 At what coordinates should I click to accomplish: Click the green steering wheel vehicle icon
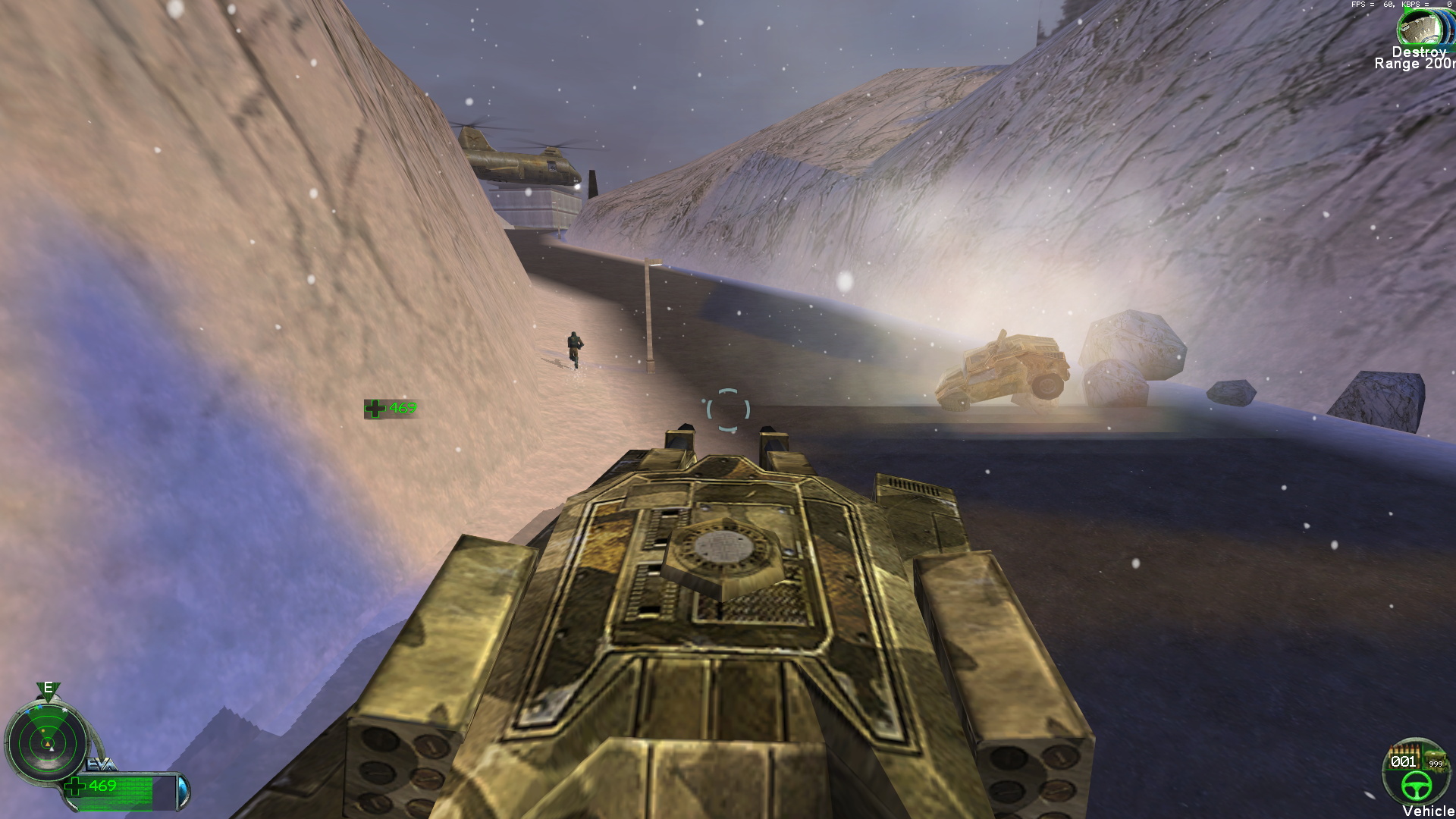[1416, 786]
